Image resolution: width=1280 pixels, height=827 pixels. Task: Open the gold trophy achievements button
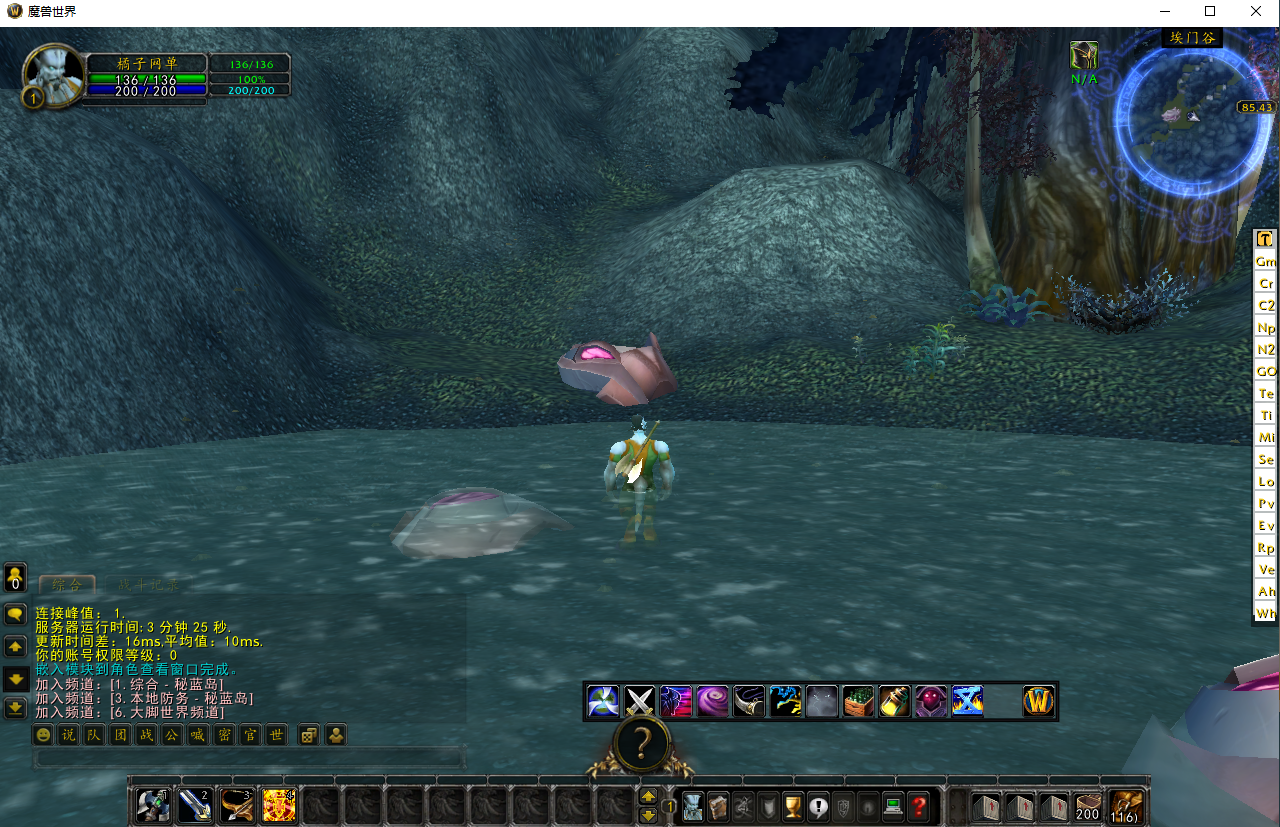click(x=793, y=806)
